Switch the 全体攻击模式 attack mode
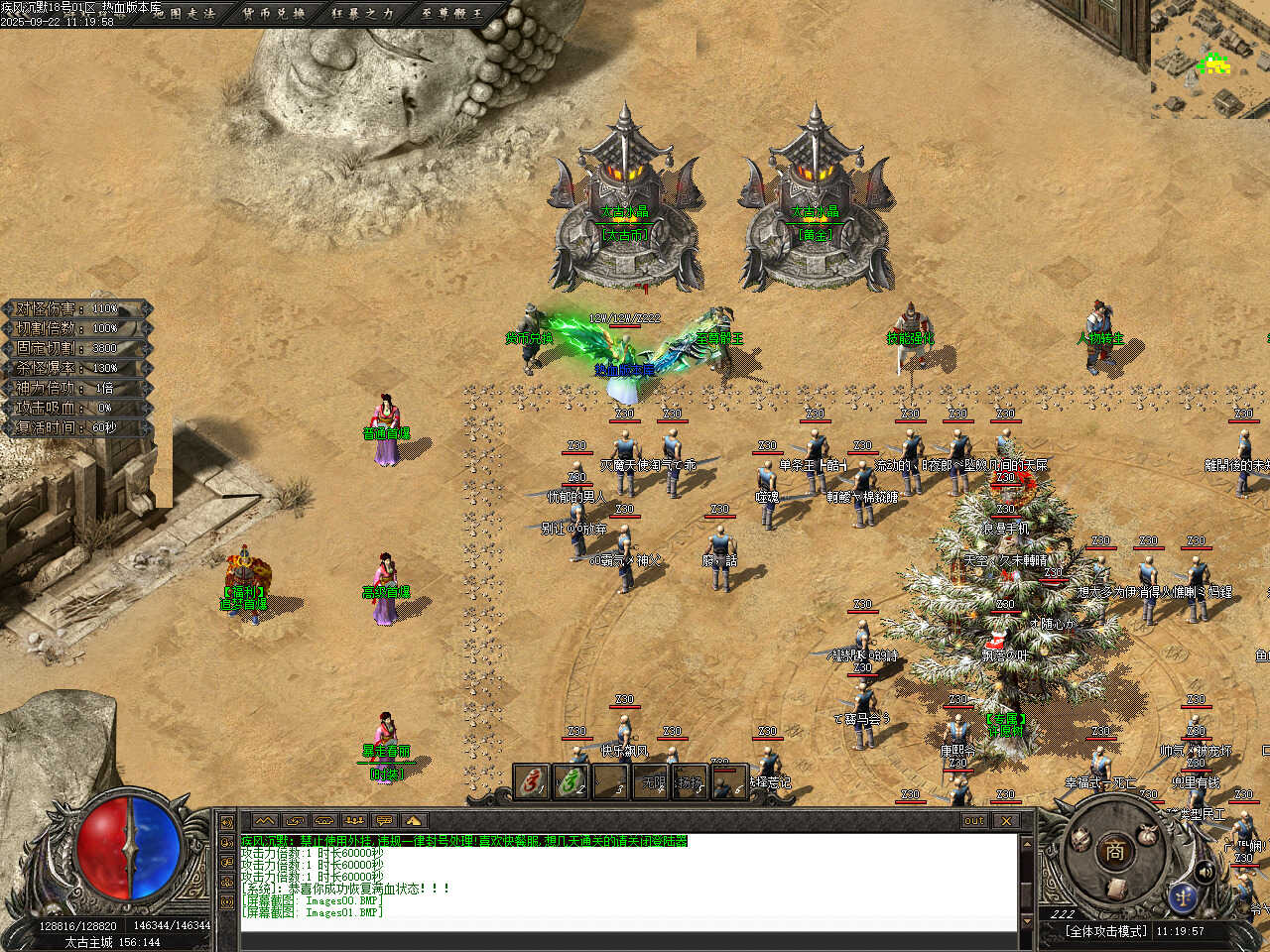Viewport: 1270px width, 952px height. pos(1105,931)
